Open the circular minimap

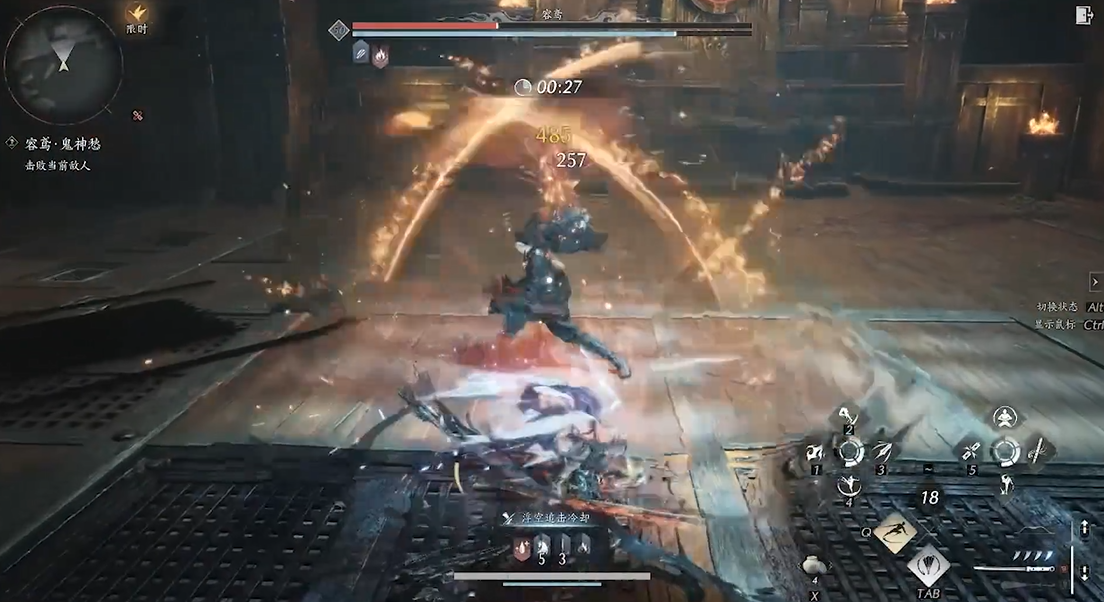click(63, 64)
